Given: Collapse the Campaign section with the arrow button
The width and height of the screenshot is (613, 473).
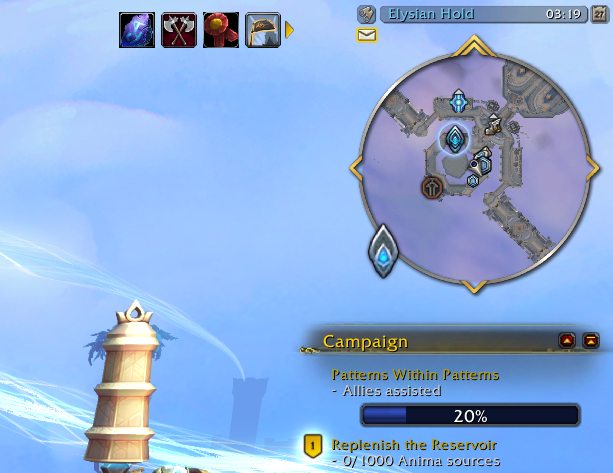Looking at the screenshot, I should (568, 341).
